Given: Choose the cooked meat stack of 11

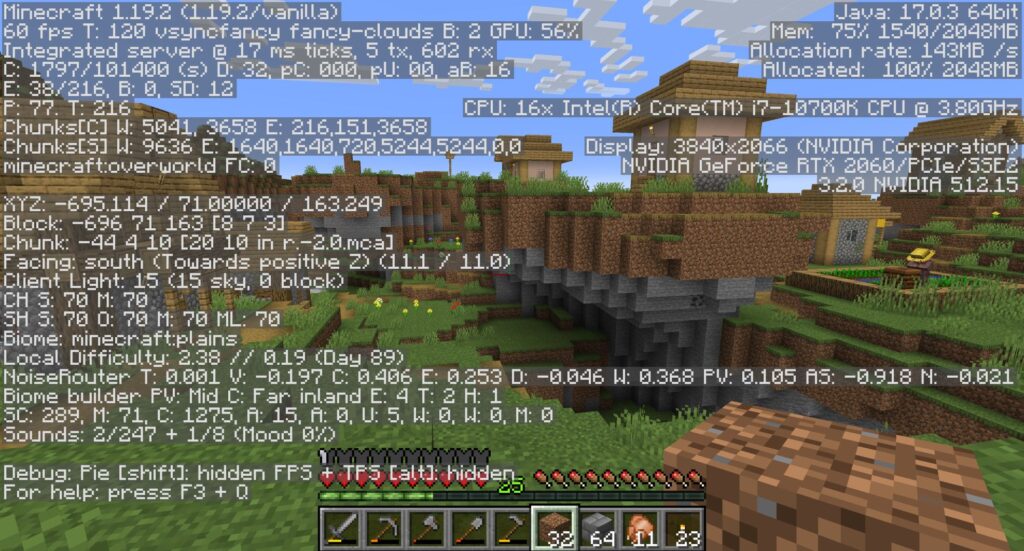Looking at the screenshot, I should coord(640,527).
